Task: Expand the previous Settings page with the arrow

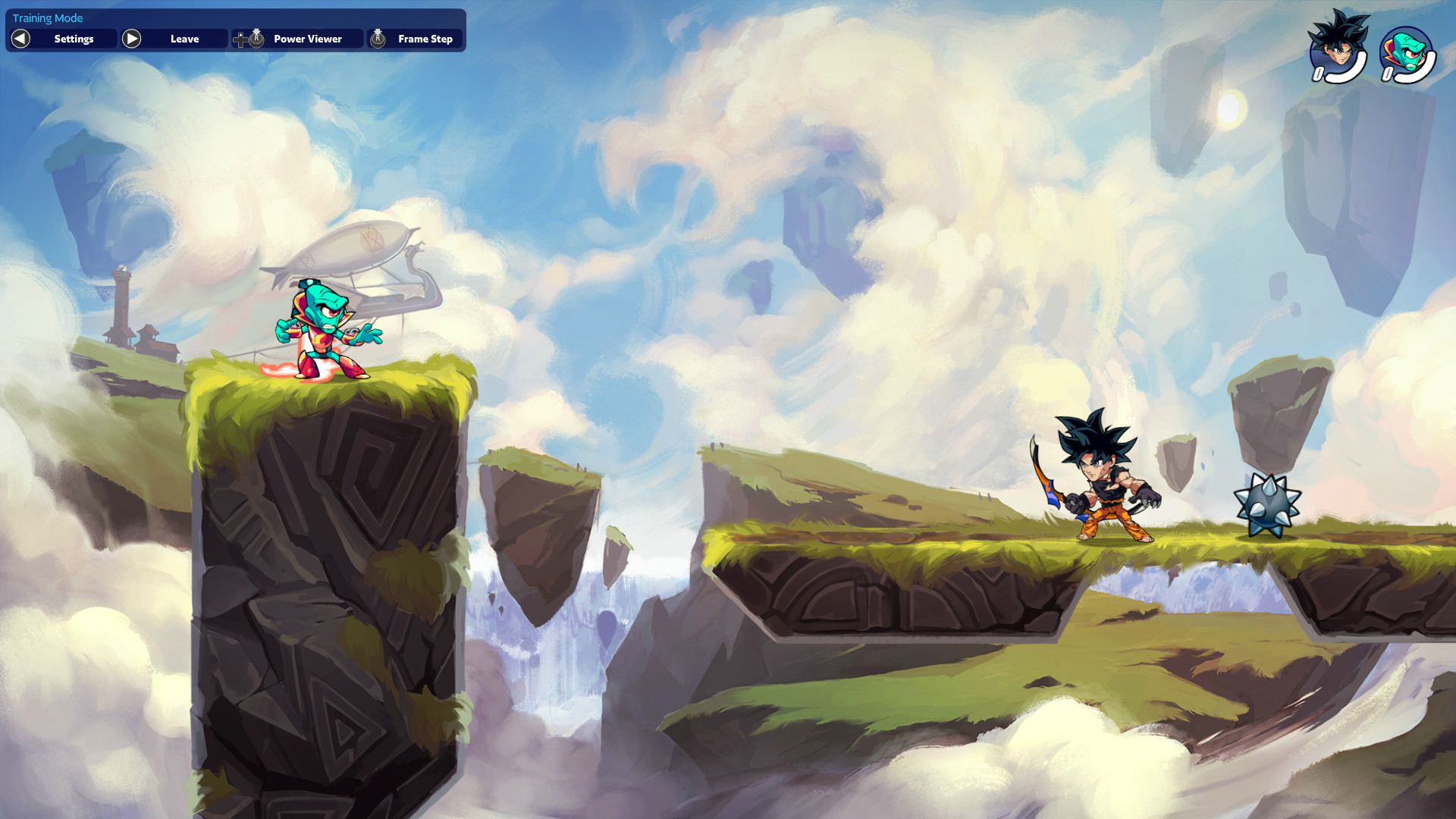Action: click(x=20, y=39)
